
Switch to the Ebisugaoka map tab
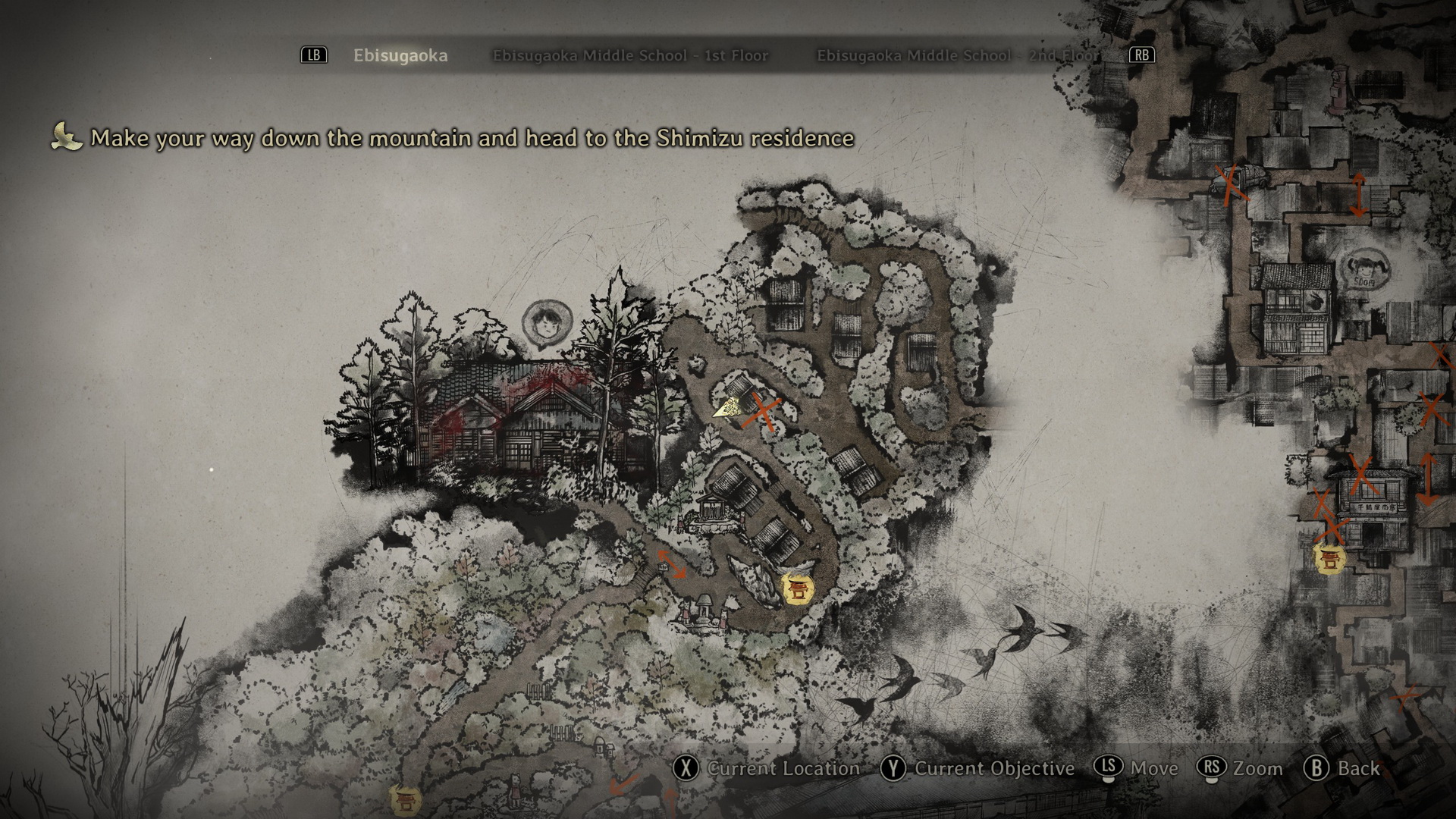point(400,55)
